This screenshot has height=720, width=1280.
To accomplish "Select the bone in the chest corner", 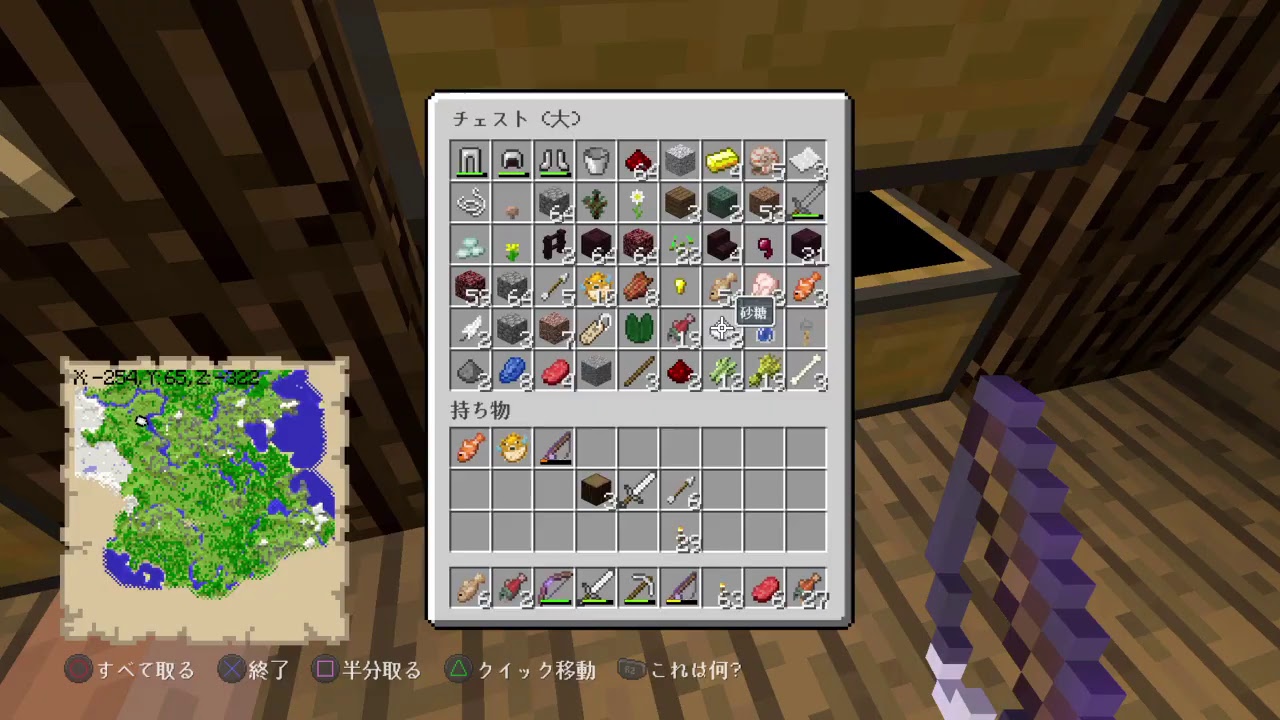I will click(806, 372).
